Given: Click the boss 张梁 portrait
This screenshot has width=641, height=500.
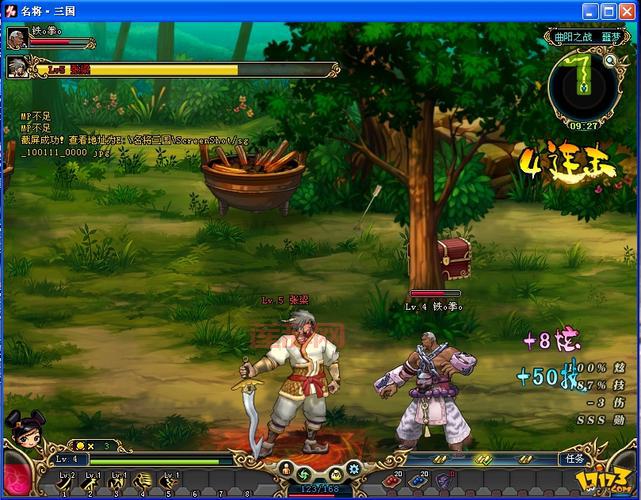Looking at the screenshot, I should coord(17,67).
